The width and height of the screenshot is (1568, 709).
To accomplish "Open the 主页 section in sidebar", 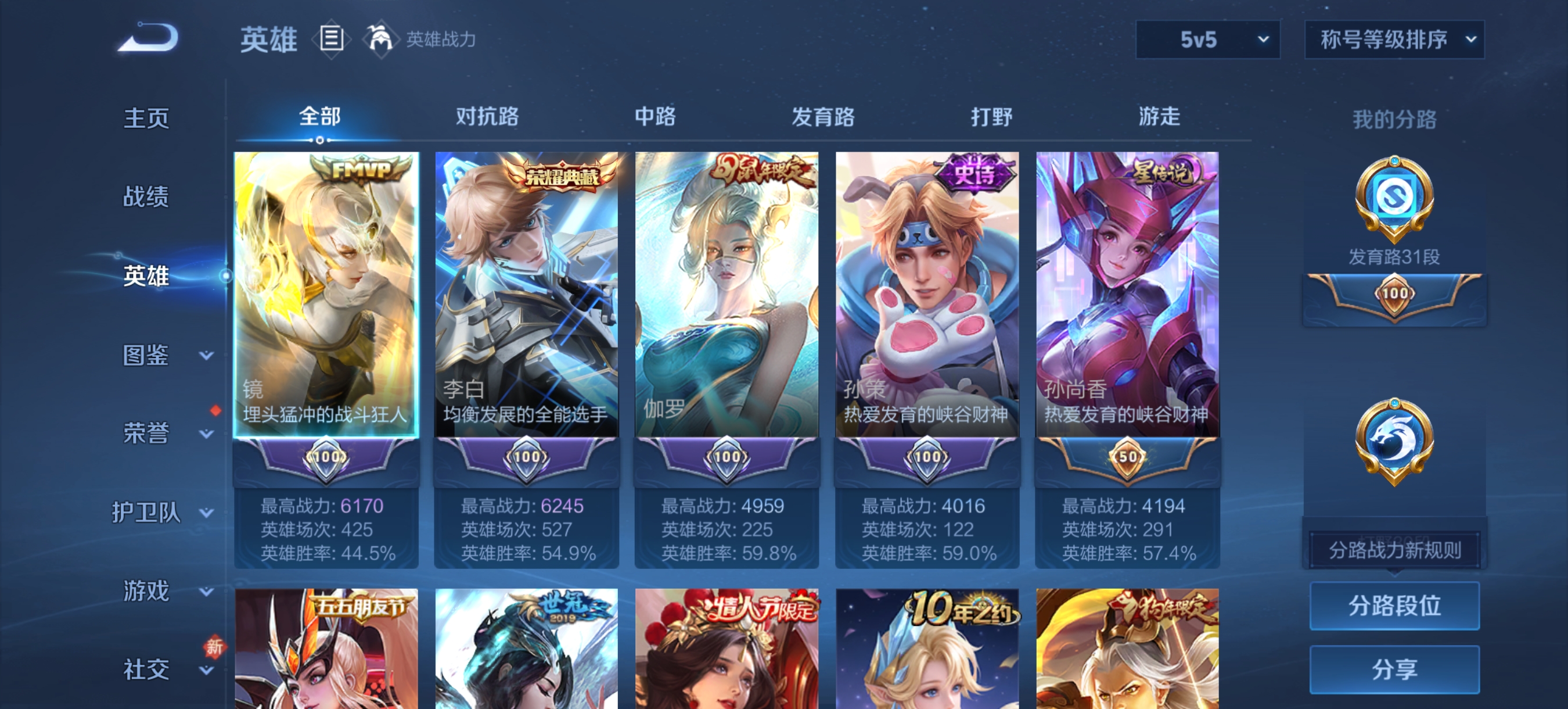I will (147, 119).
